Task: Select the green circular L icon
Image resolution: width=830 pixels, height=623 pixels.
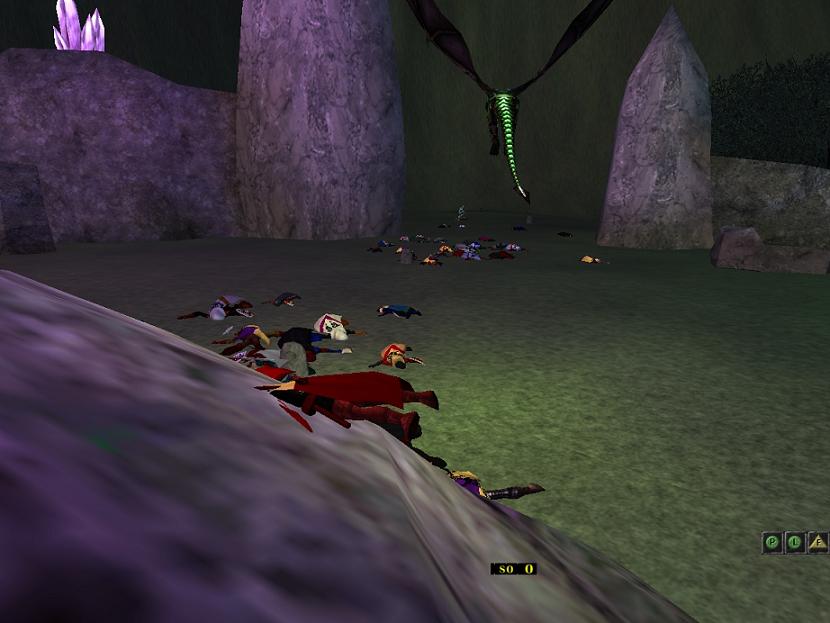Action: [x=795, y=542]
